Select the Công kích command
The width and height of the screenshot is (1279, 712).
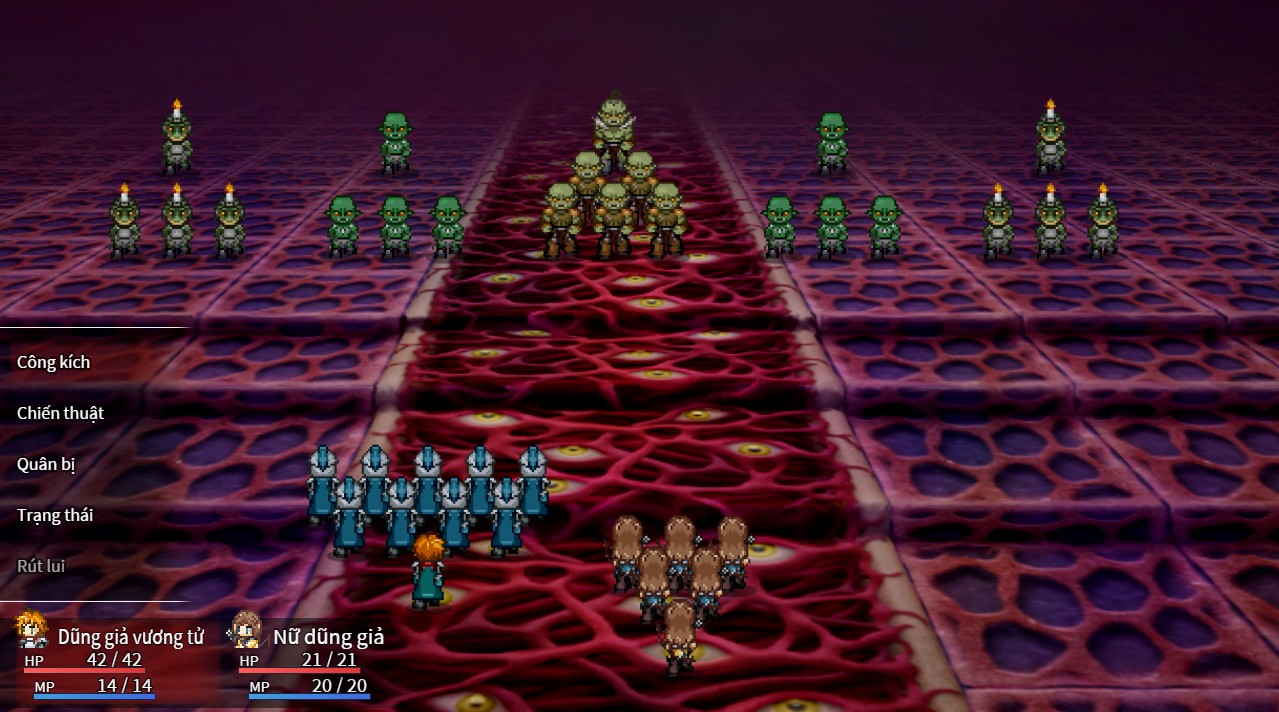coord(54,362)
